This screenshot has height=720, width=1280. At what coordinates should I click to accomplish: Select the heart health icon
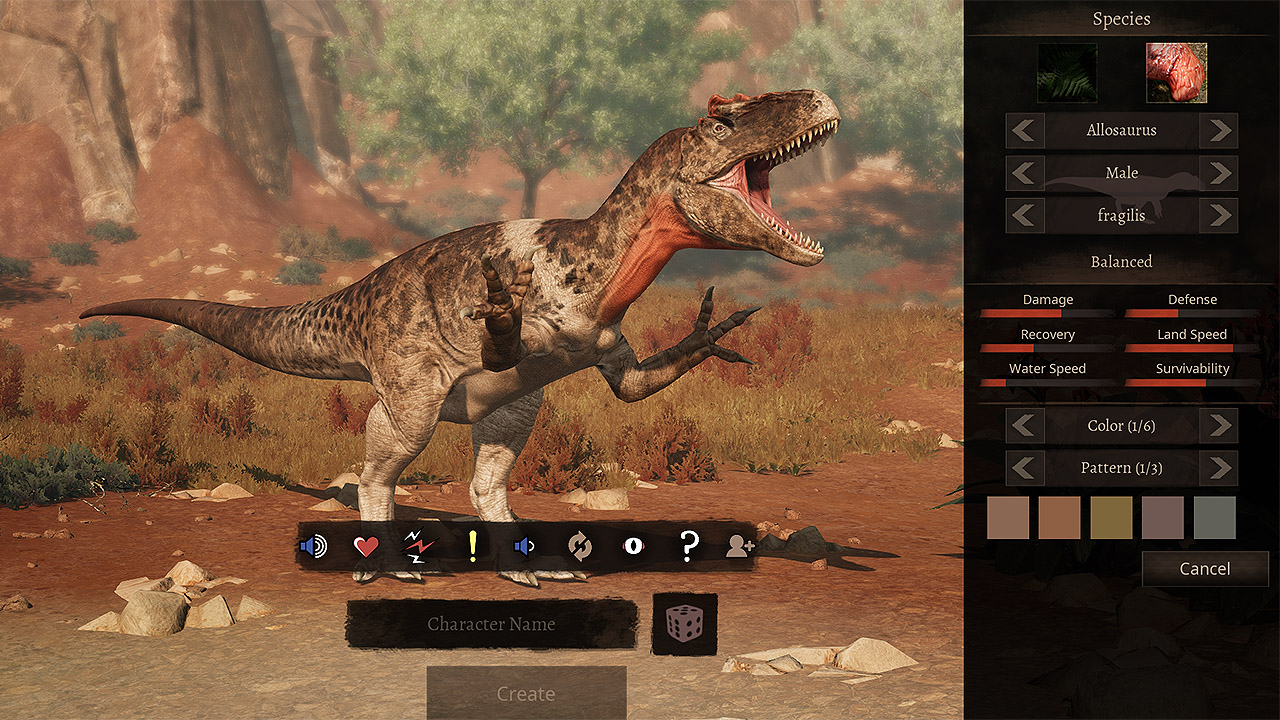coord(368,546)
